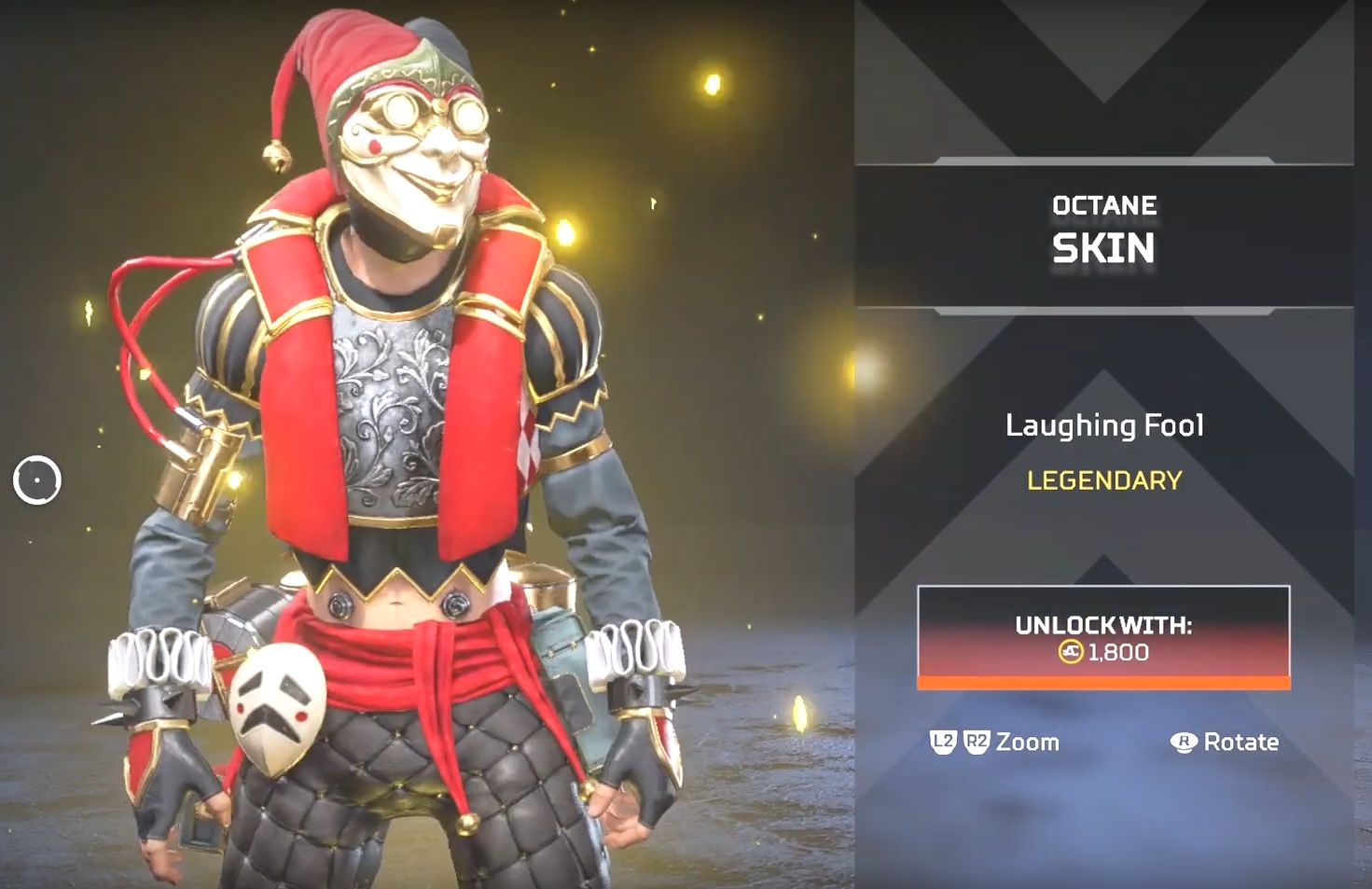Image resolution: width=1372 pixels, height=889 pixels.
Task: Activate the Rotate control
Action: tap(1240, 743)
